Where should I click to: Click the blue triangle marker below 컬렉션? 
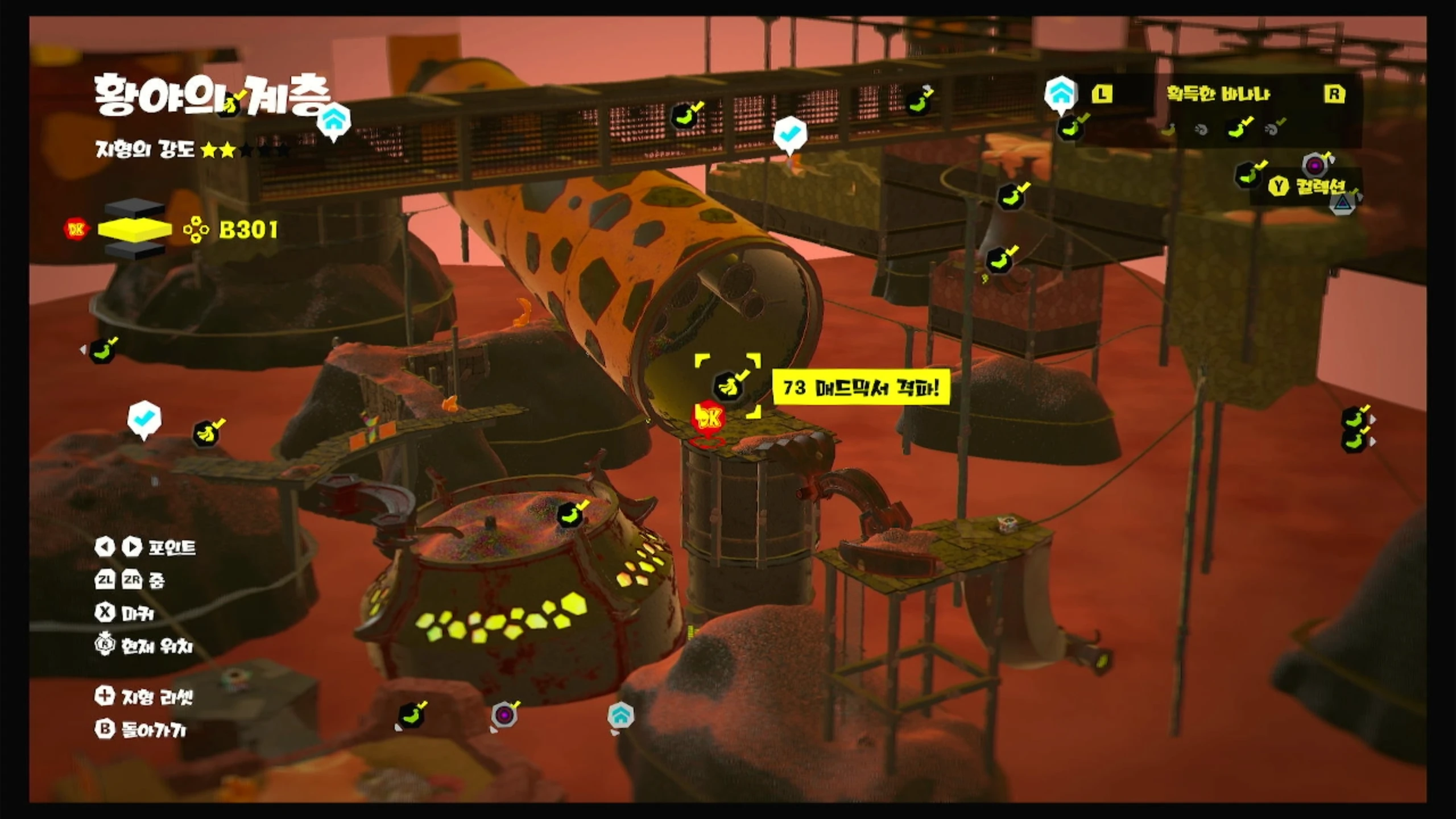1342,203
